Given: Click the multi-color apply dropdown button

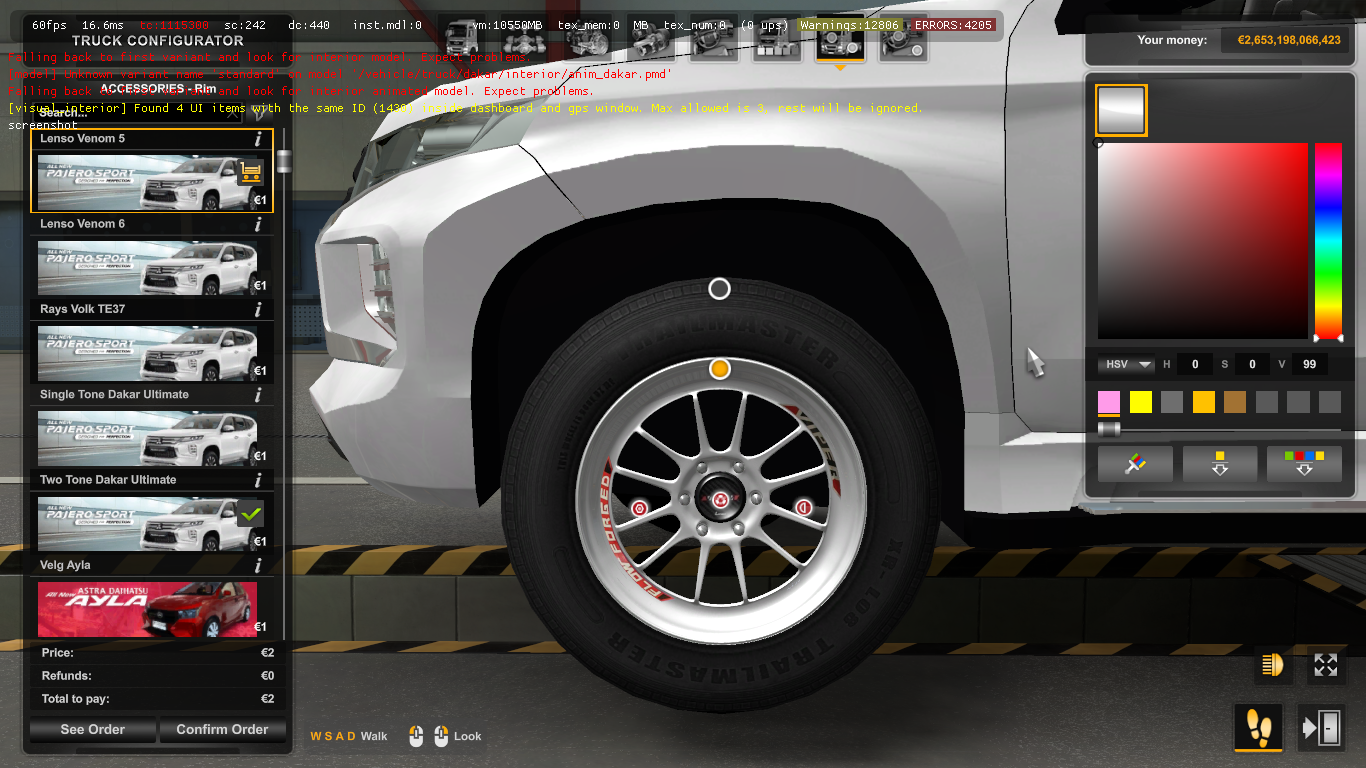Looking at the screenshot, I should click(1303, 463).
